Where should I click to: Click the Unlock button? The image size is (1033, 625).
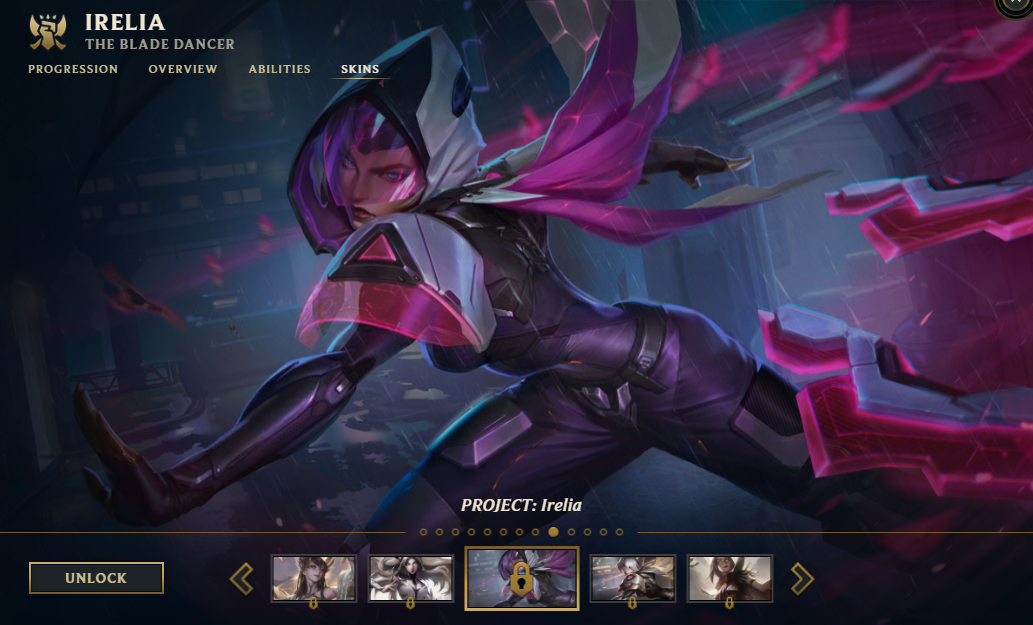pyautogui.click(x=96, y=578)
